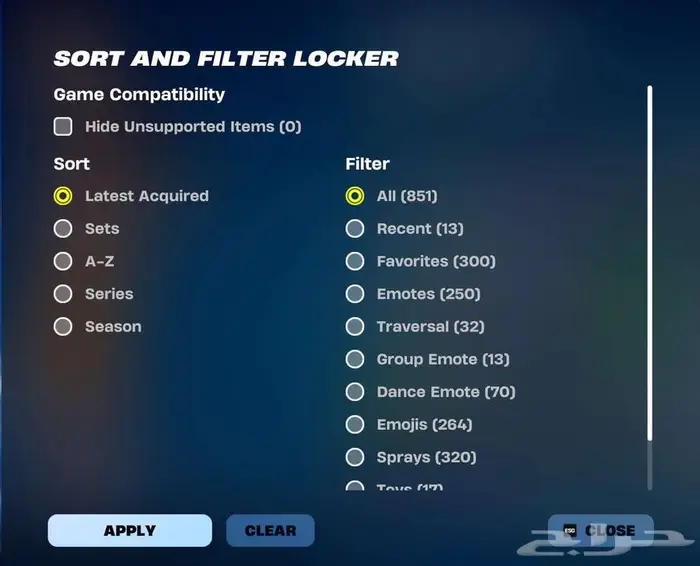Pick the Season sort option
Screen dimensions: 700x566
pos(63,327)
